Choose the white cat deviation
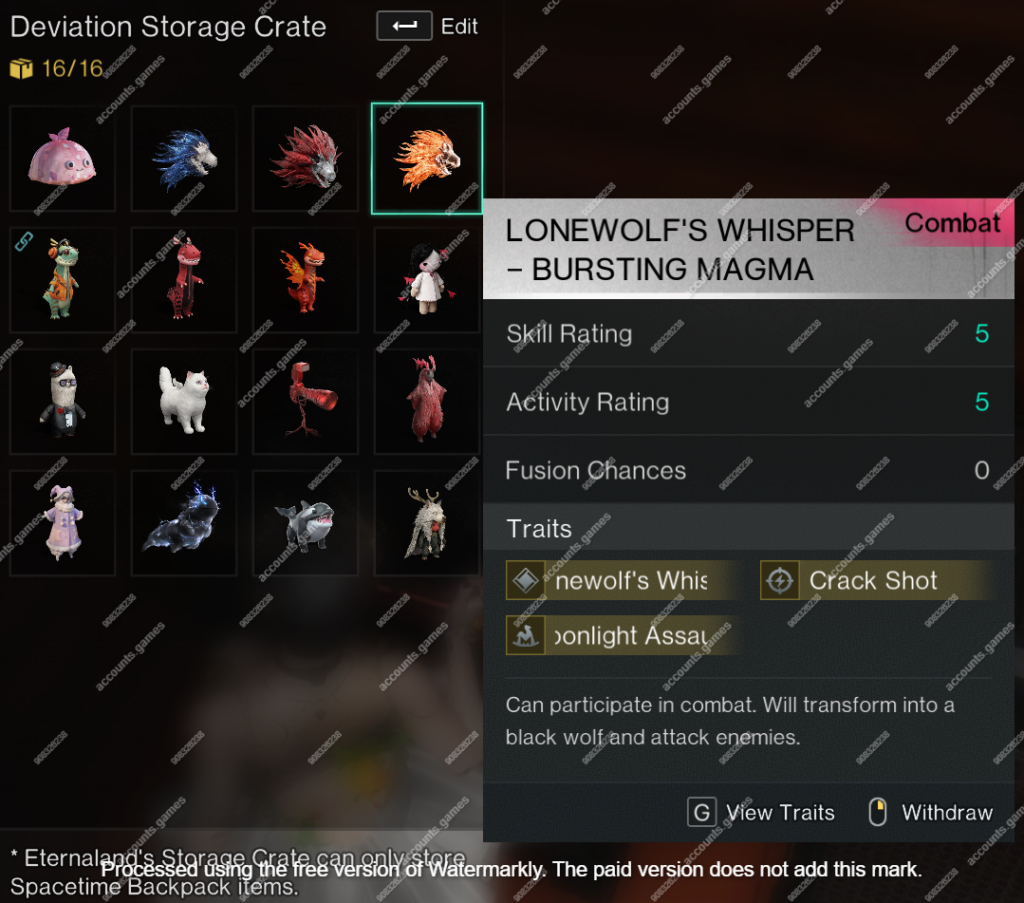The image size is (1024, 903). tap(184, 402)
